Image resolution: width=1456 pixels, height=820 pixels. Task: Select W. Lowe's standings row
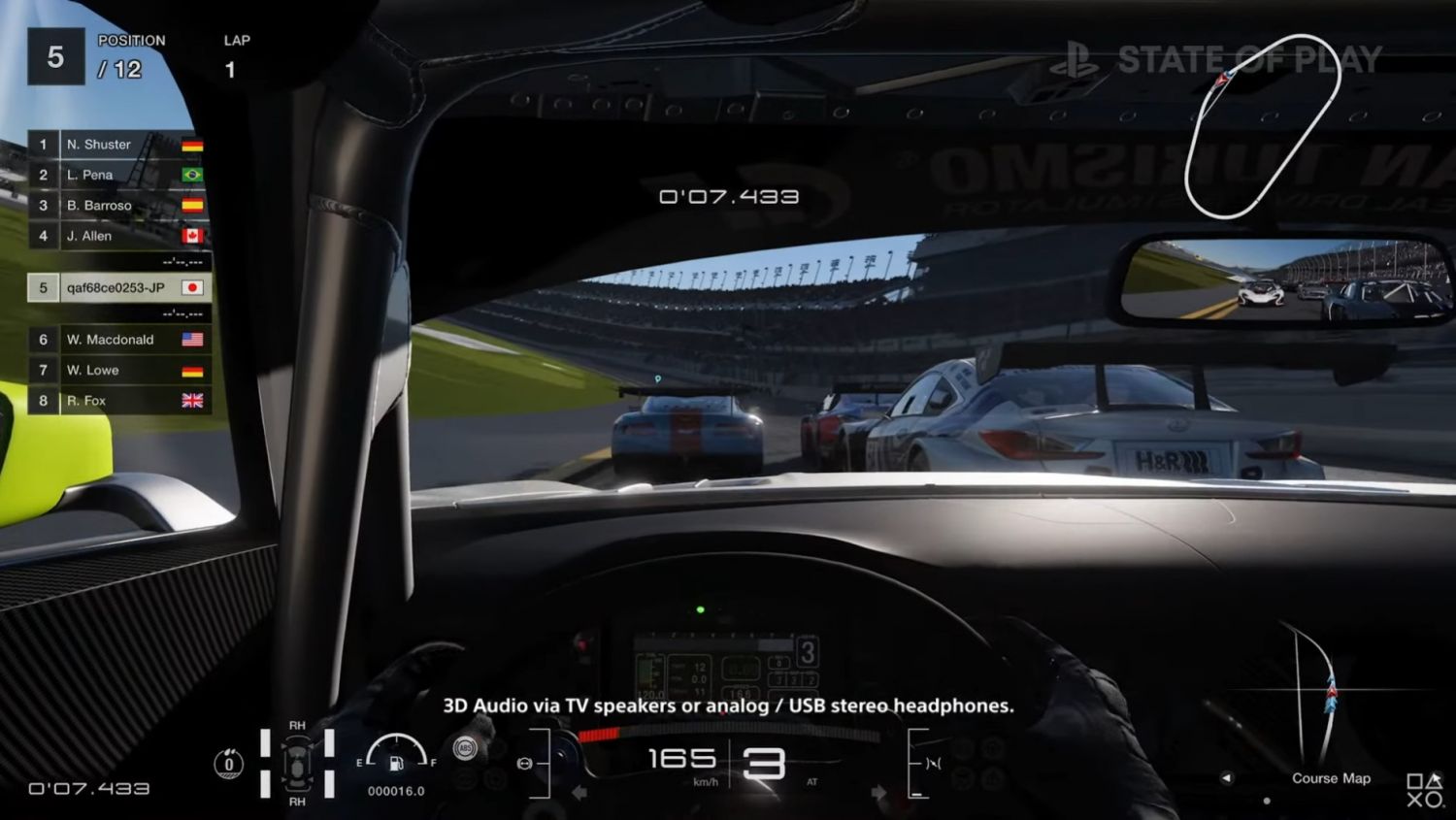116,371
